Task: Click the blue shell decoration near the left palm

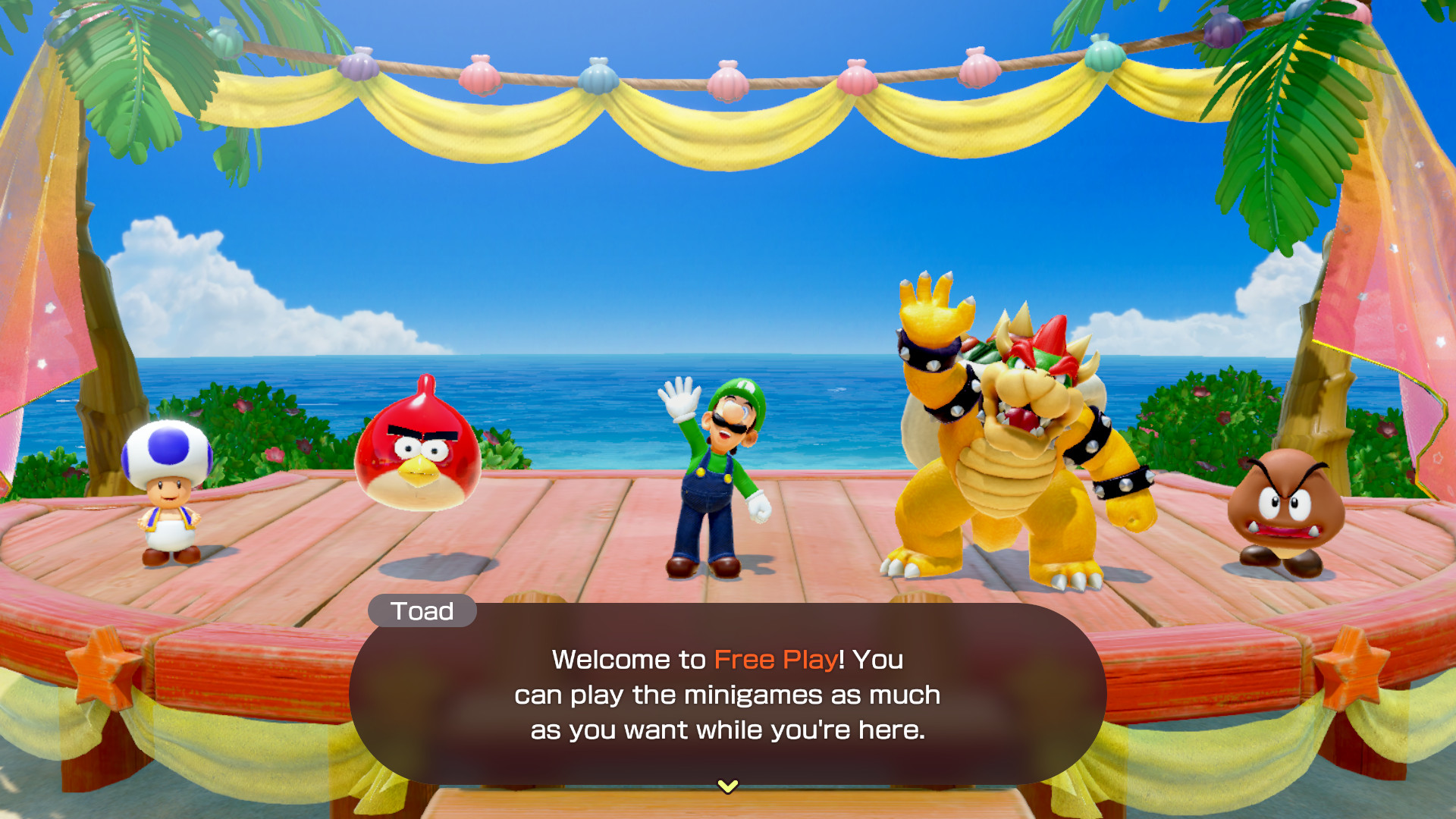Action: tap(599, 80)
